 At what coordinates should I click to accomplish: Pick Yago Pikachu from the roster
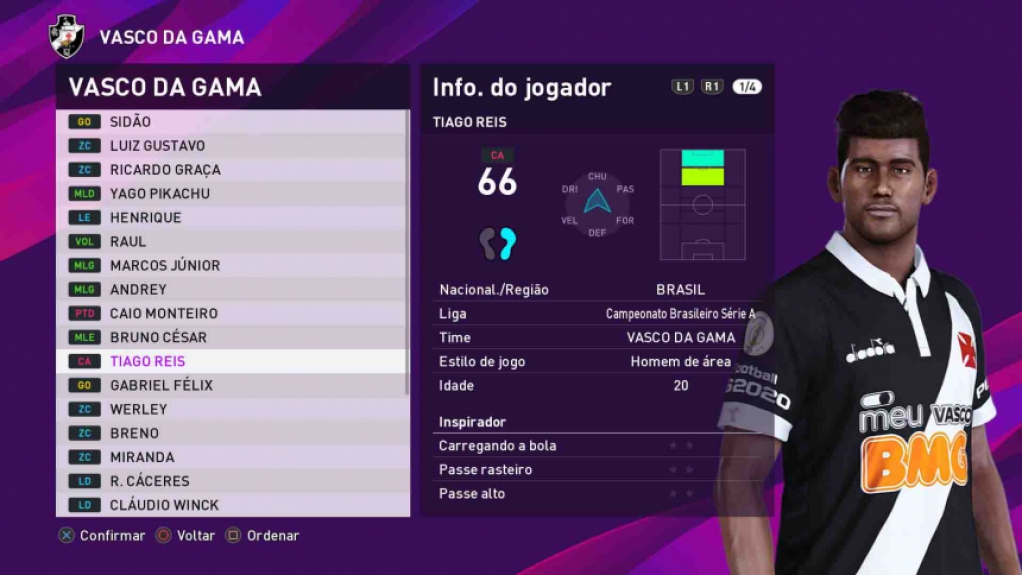232,194
